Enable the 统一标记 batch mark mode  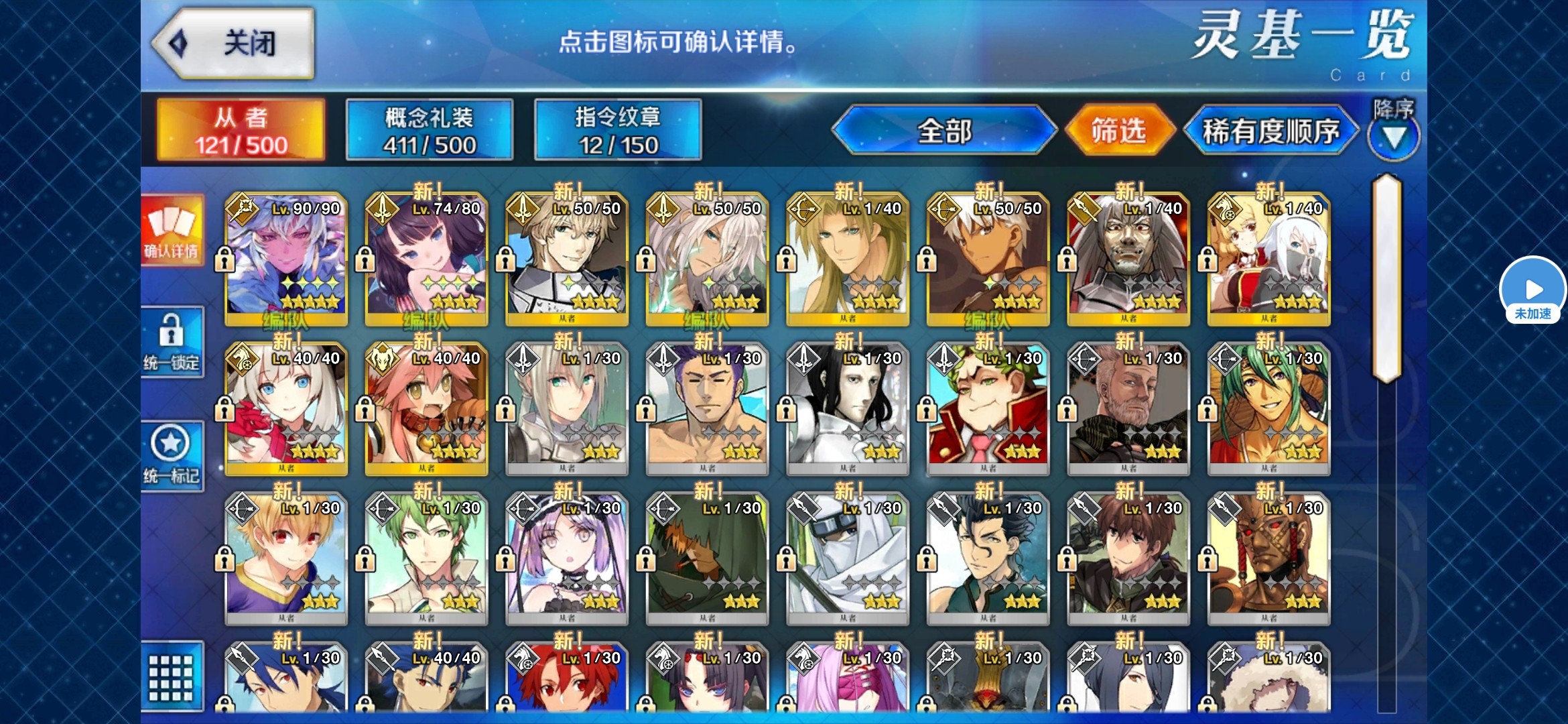[x=172, y=456]
